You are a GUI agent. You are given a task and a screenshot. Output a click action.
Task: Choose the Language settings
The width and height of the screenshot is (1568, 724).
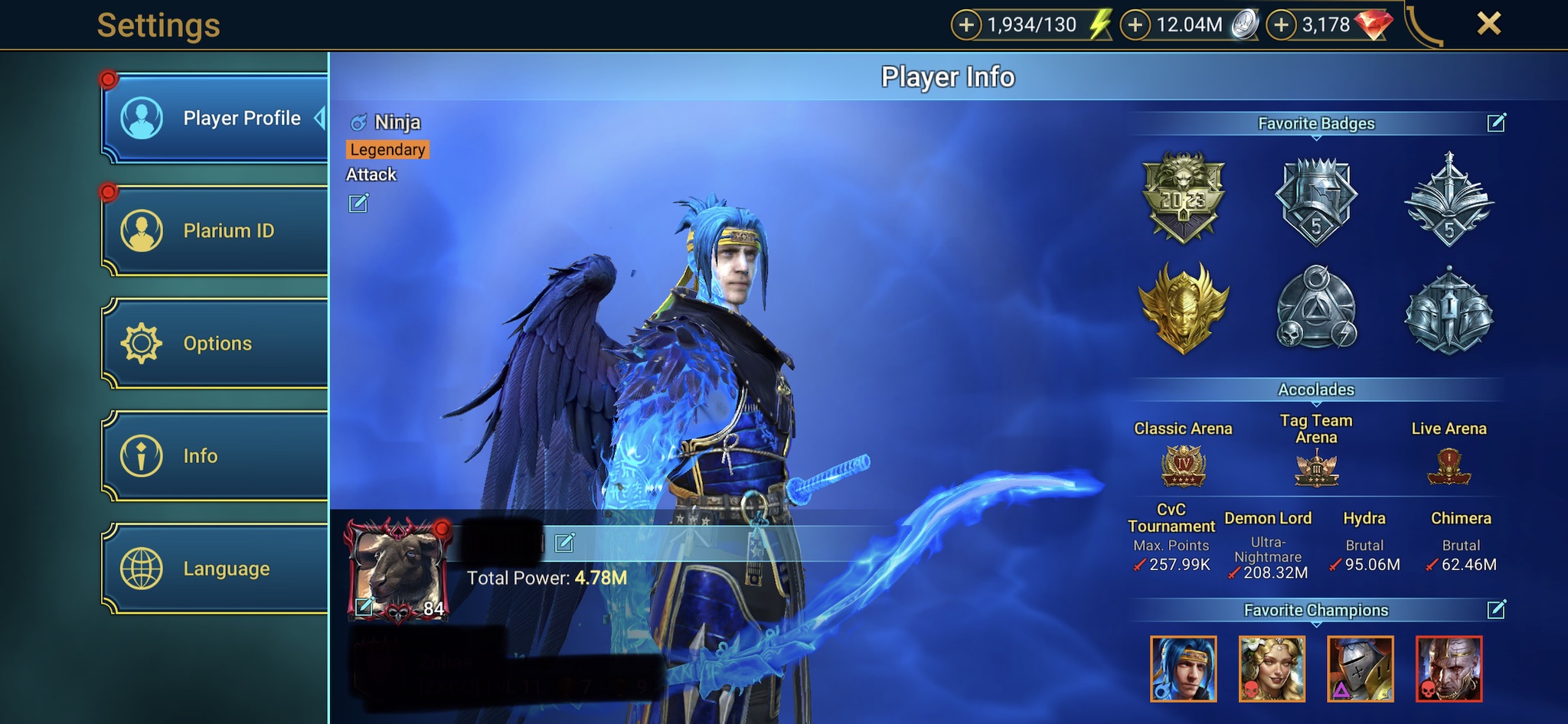(215, 568)
